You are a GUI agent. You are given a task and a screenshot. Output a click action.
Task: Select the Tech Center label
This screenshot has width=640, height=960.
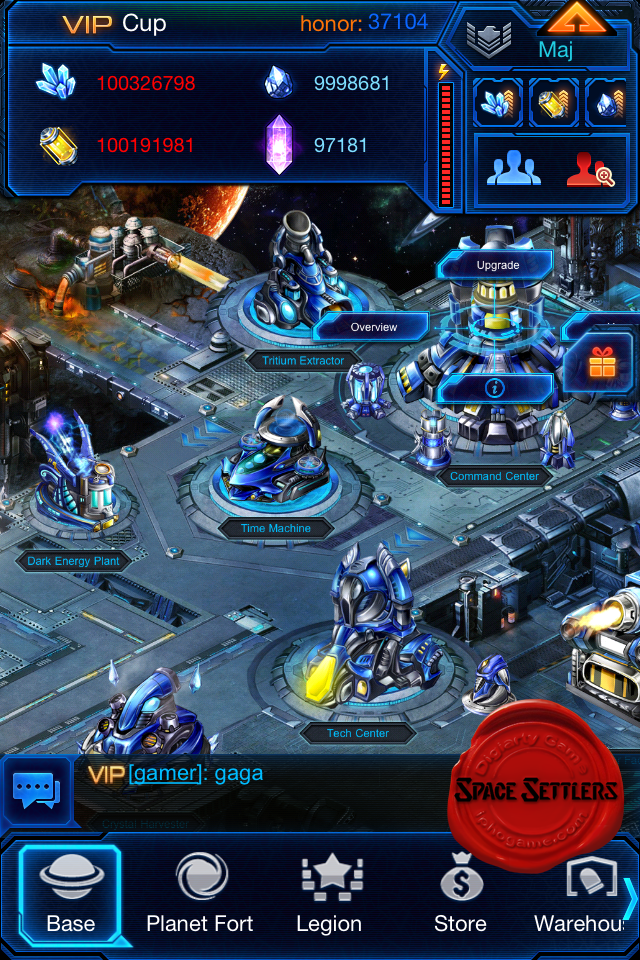pyautogui.click(x=357, y=733)
